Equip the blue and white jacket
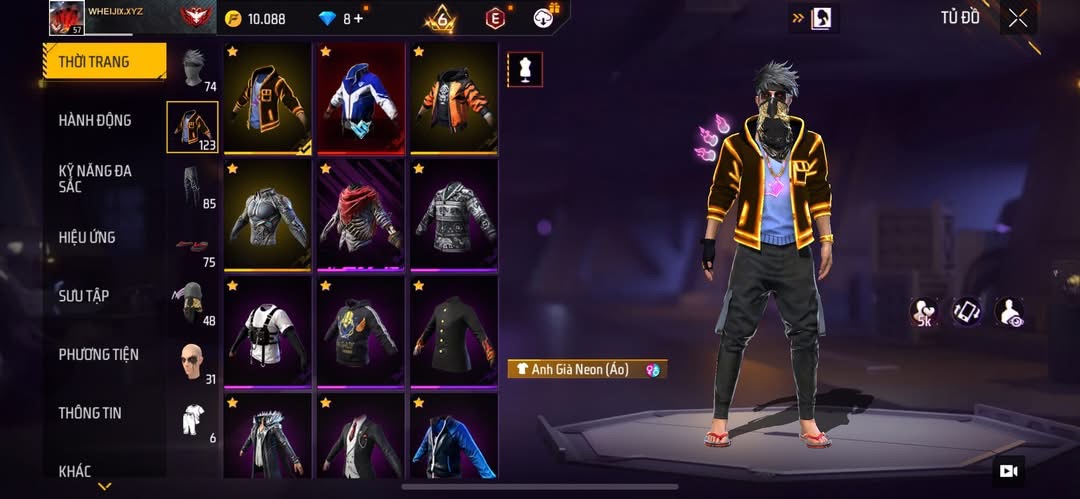Viewport: 1080px width, 499px height. click(361, 98)
